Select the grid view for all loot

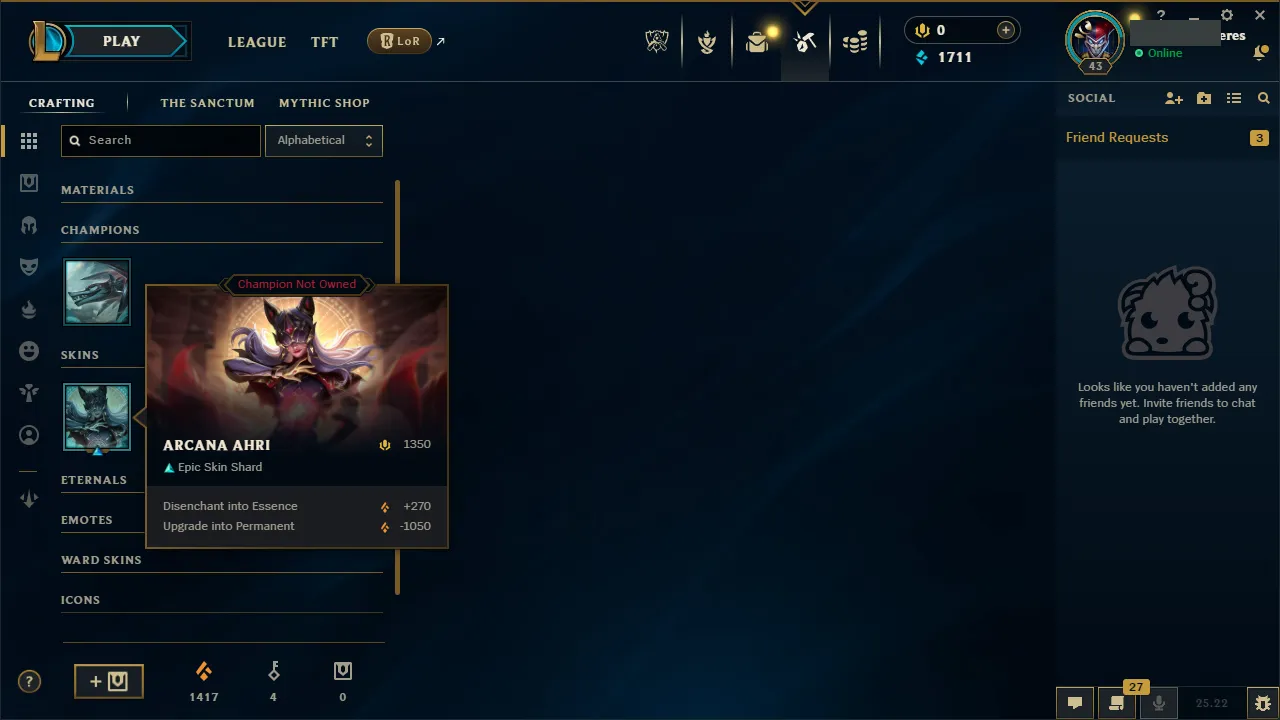coord(29,141)
